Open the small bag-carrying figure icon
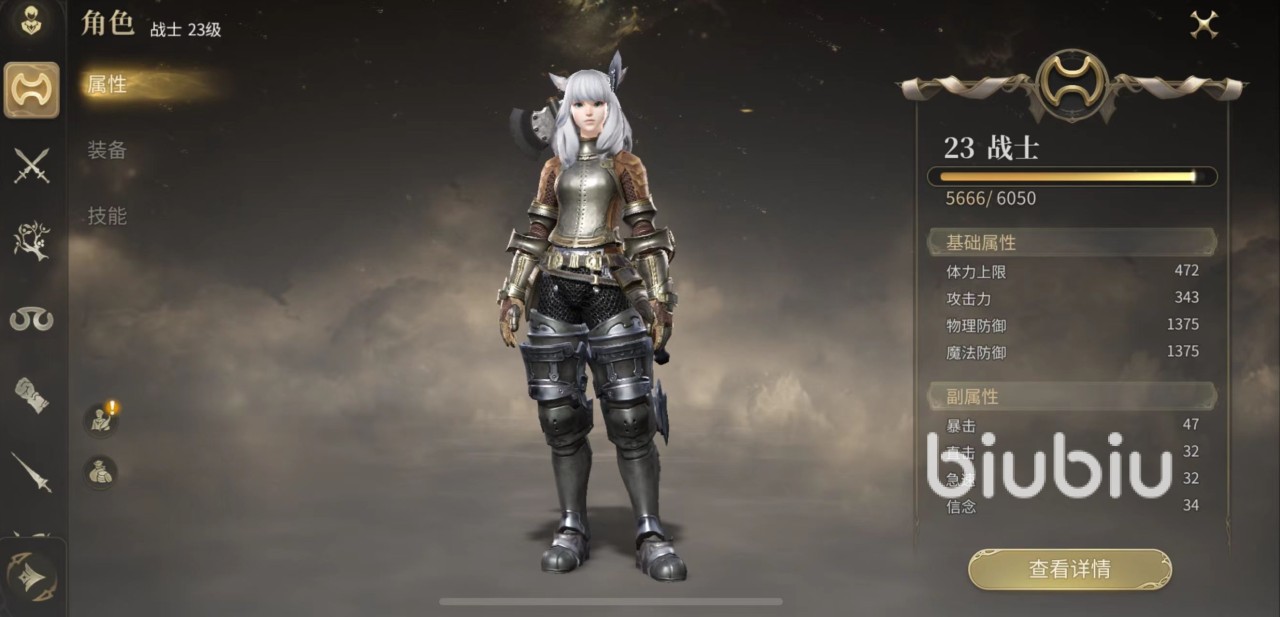The width and height of the screenshot is (1280, 617). click(x=100, y=471)
